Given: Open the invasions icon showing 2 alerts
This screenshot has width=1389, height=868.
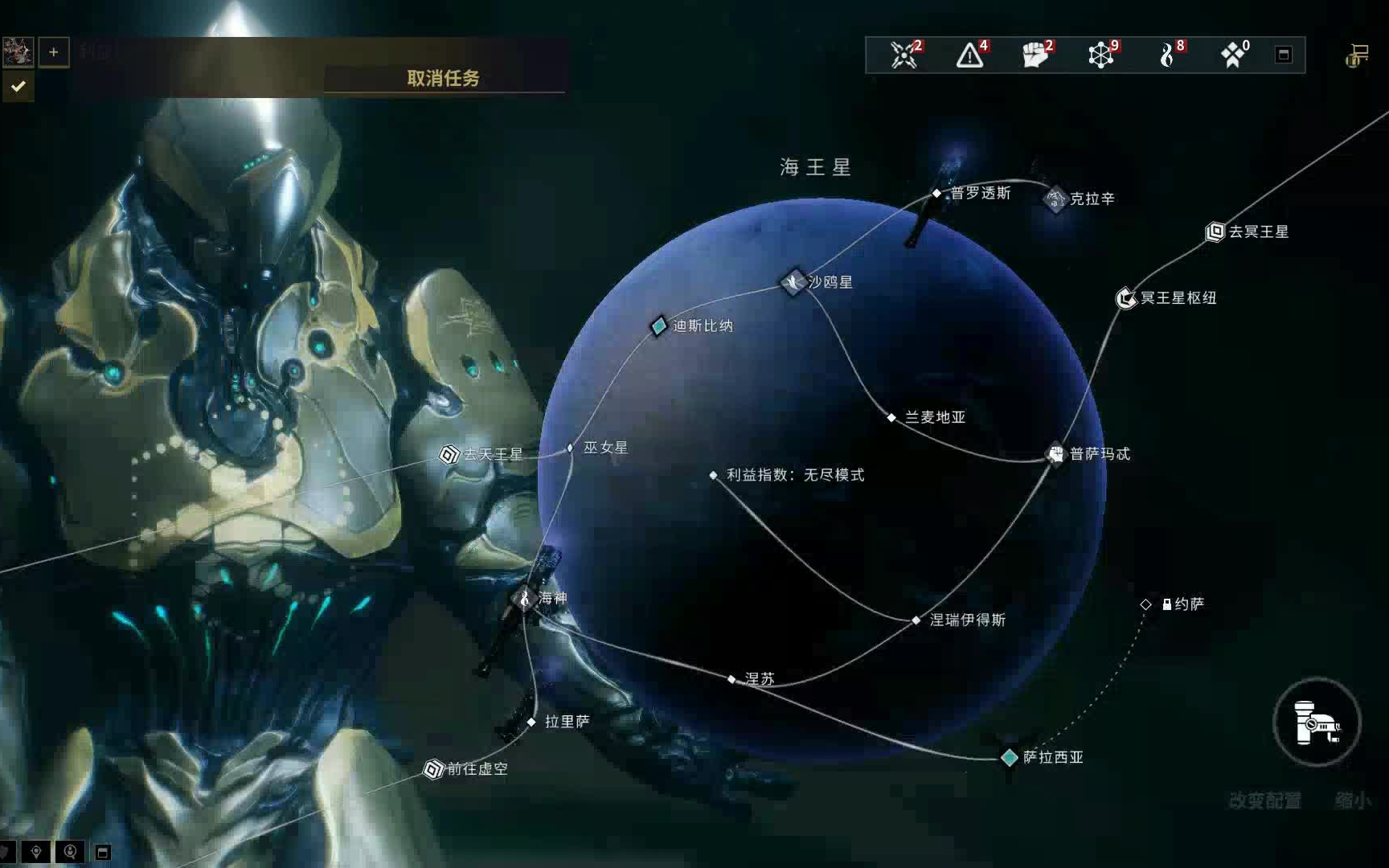Looking at the screenshot, I should tap(903, 55).
